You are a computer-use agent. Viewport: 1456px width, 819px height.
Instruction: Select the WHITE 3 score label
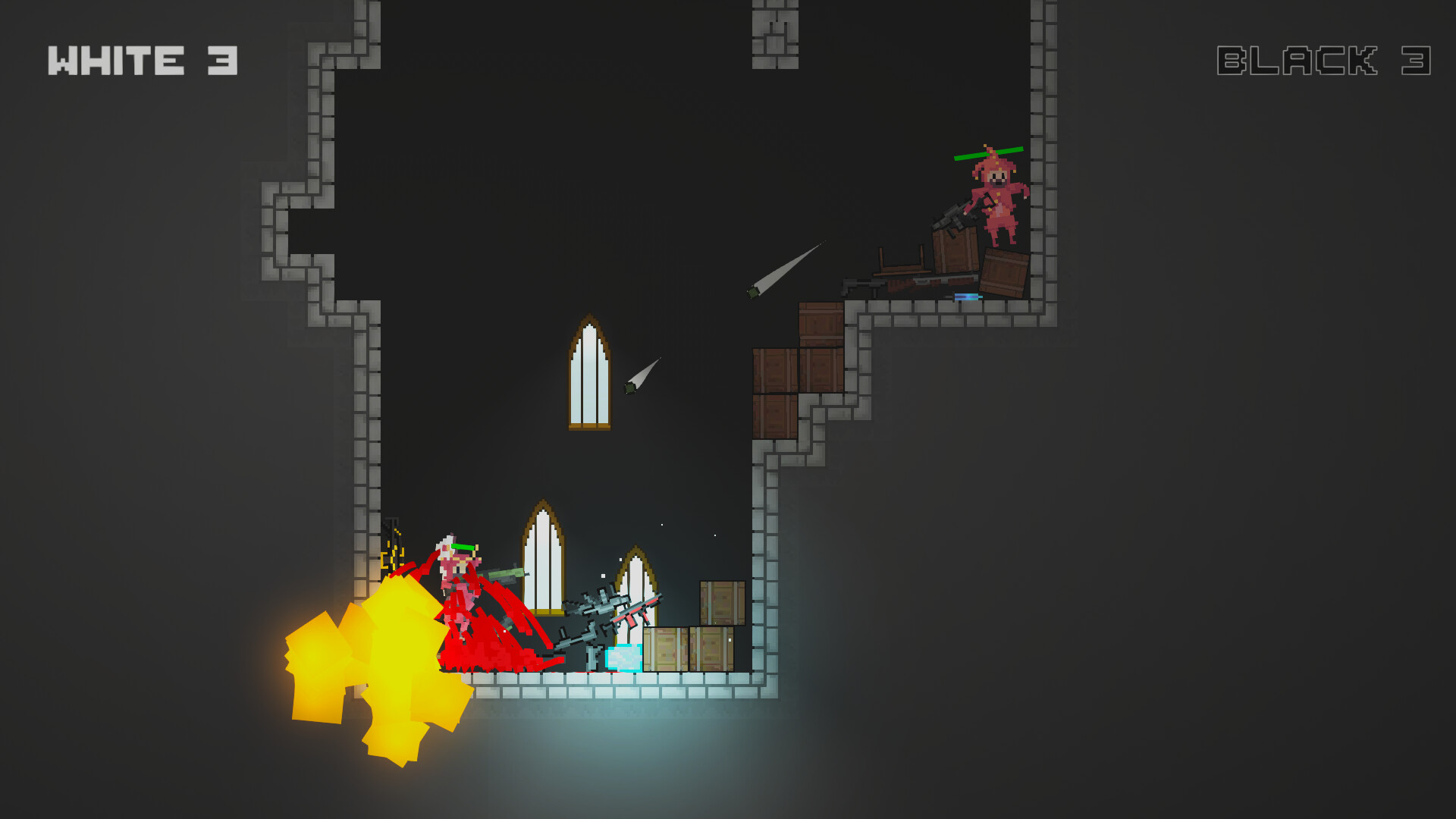[x=144, y=59]
